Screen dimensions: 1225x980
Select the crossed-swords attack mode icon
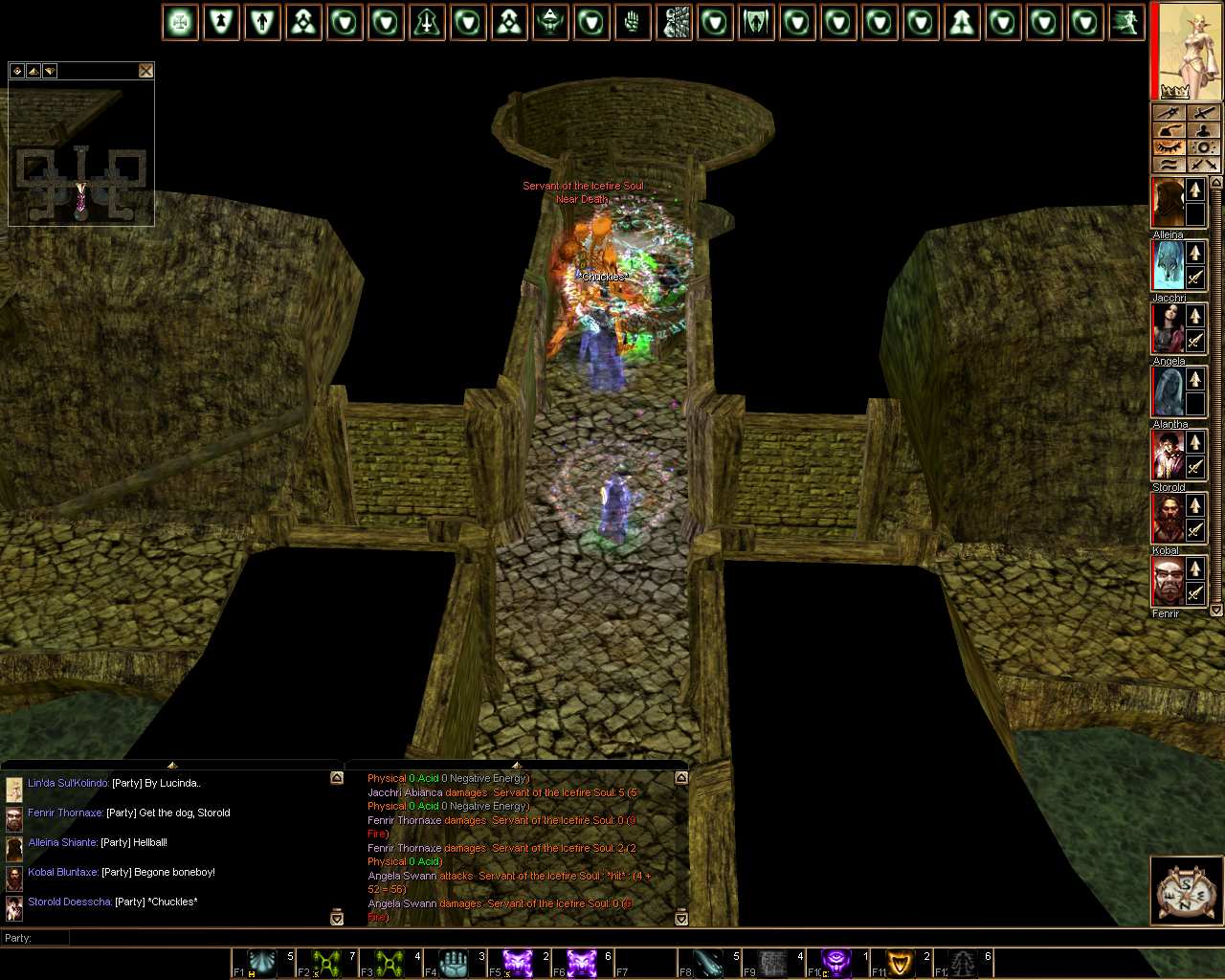1204,165
